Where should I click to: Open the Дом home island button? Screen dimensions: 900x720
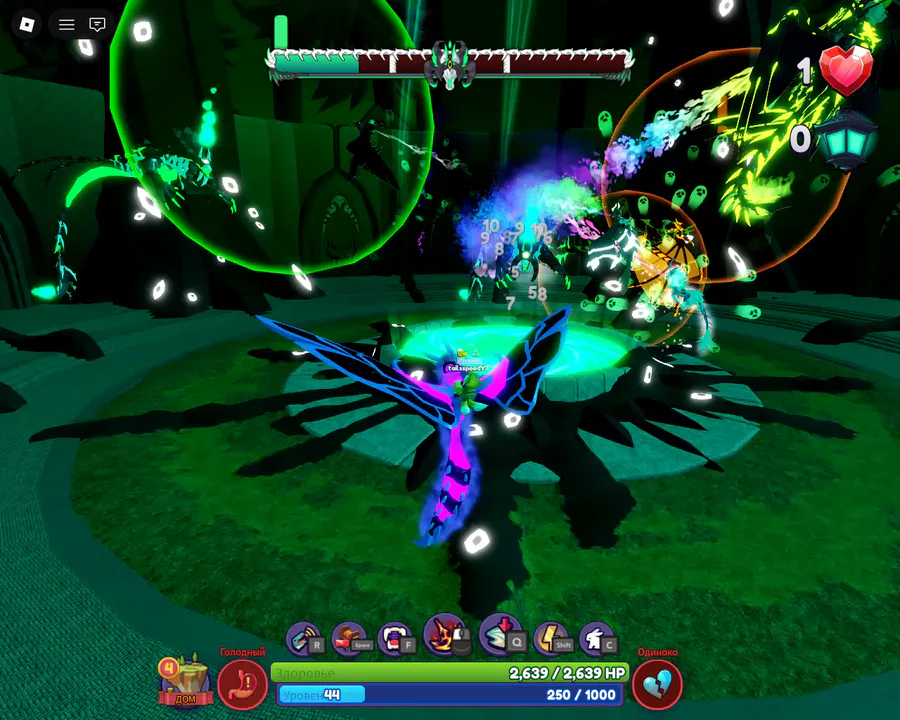click(185, 681)
